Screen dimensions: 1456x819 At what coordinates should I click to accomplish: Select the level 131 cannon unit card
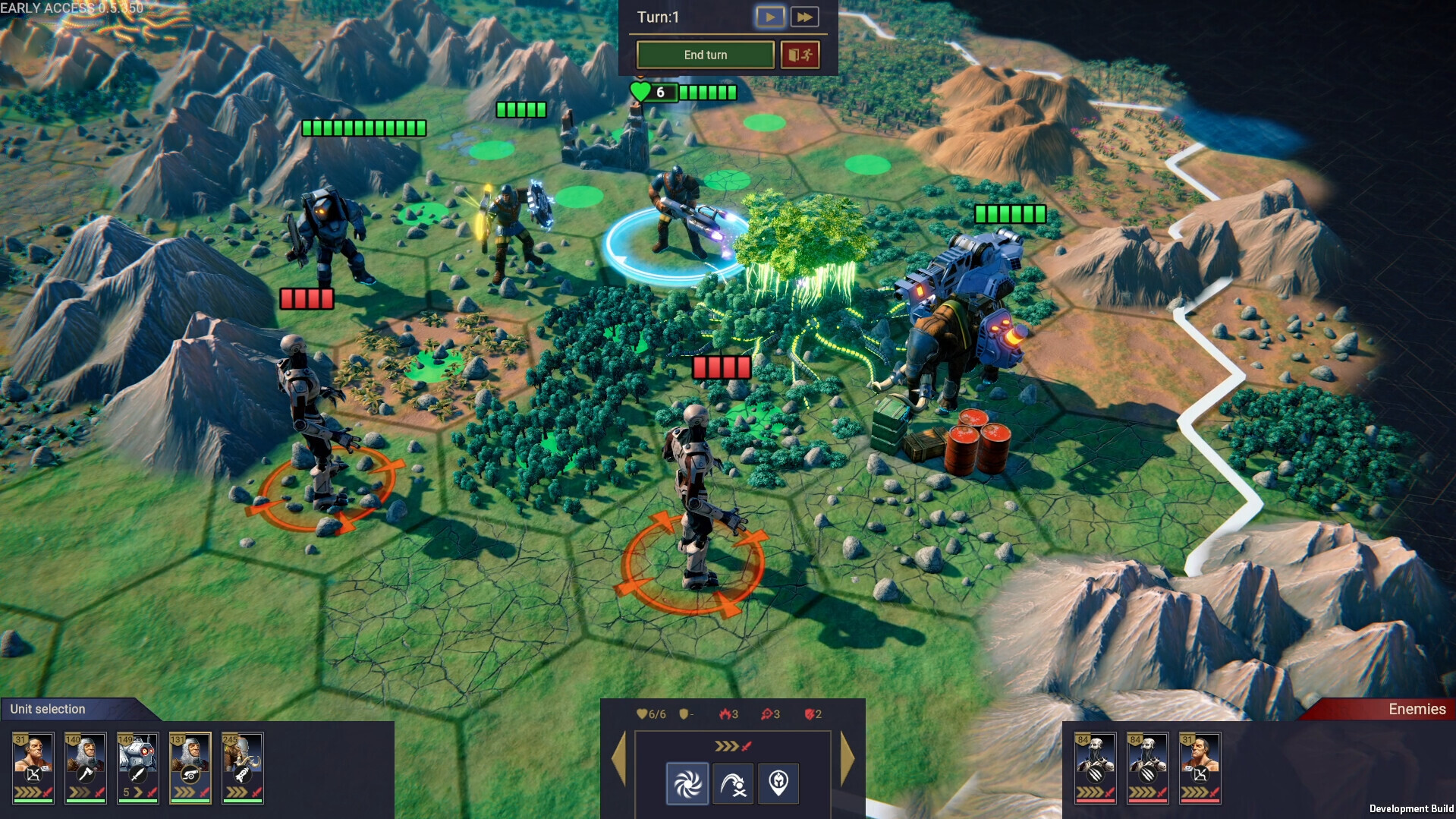point(190,767)
